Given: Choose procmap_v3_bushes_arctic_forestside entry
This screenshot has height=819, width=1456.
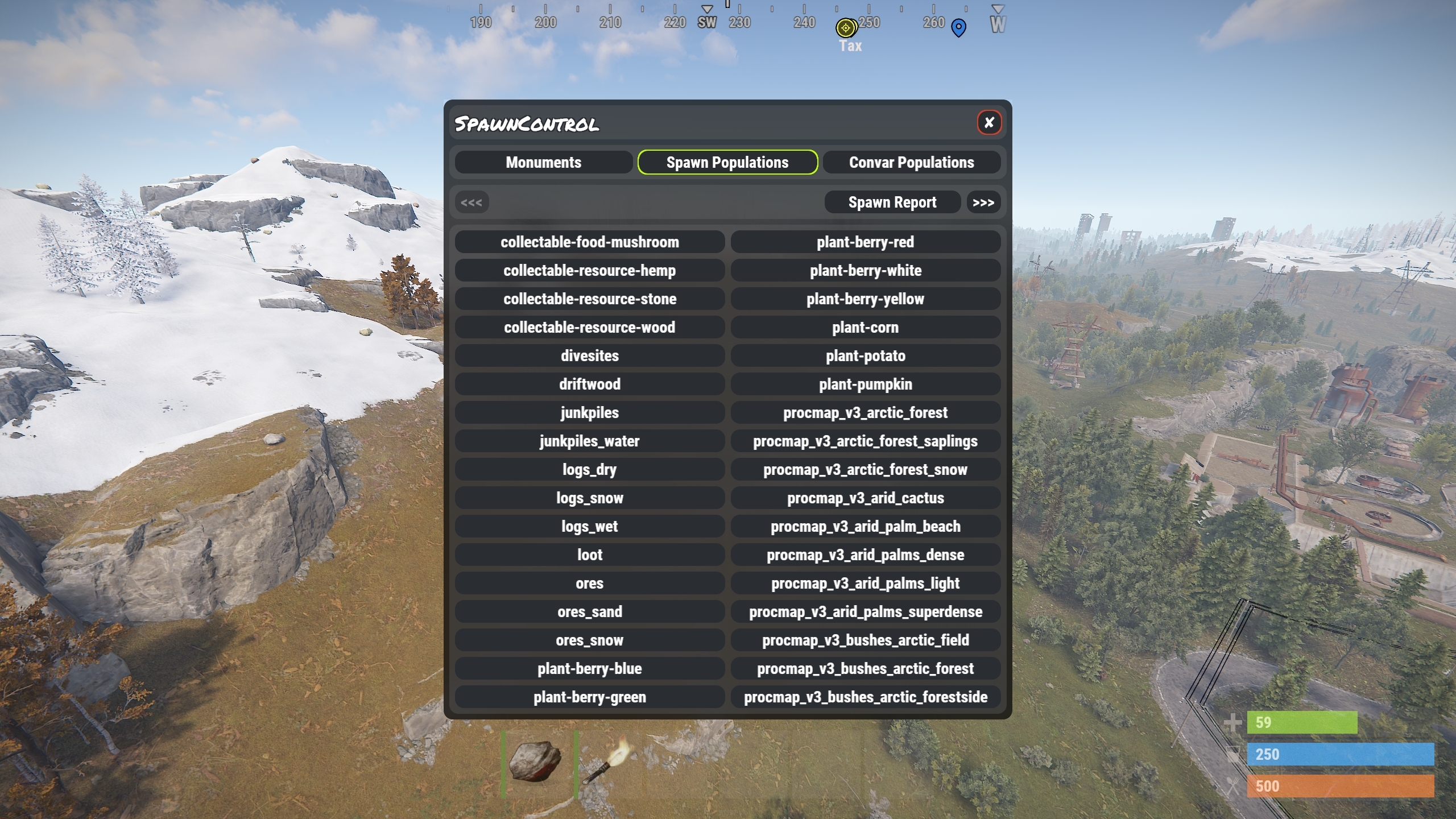Looking at the screenshot, I should pos(865,697).
